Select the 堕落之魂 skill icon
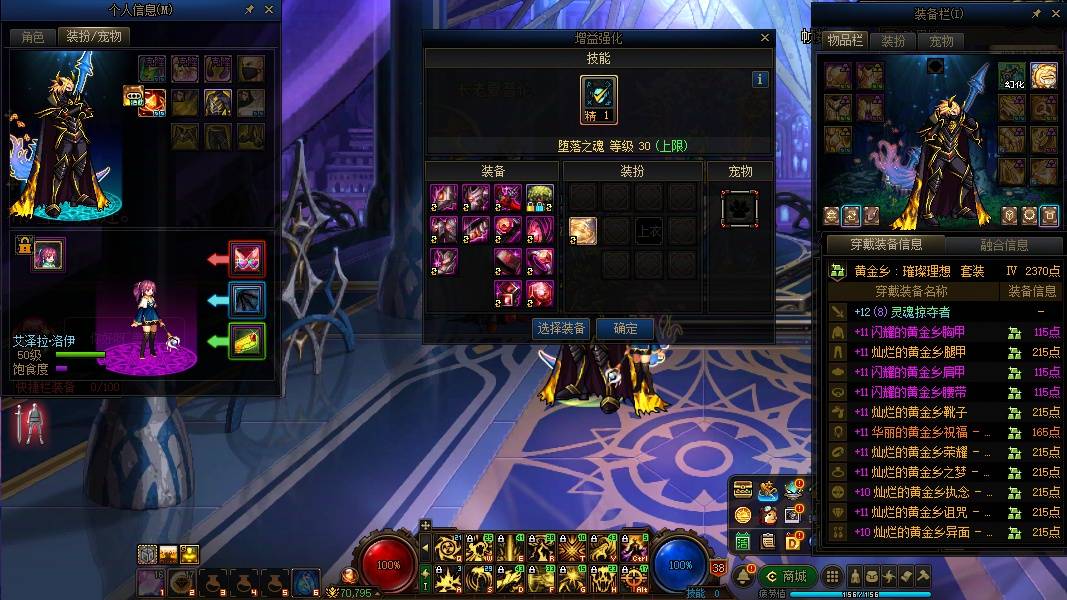 [x=599, y=100]
